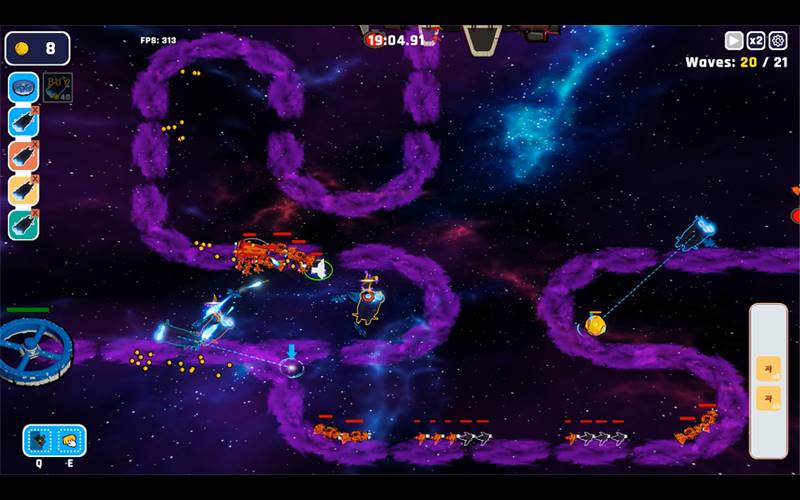Open the settings gear menu
This screenshot has height=500, width=800.
point(778,41)
